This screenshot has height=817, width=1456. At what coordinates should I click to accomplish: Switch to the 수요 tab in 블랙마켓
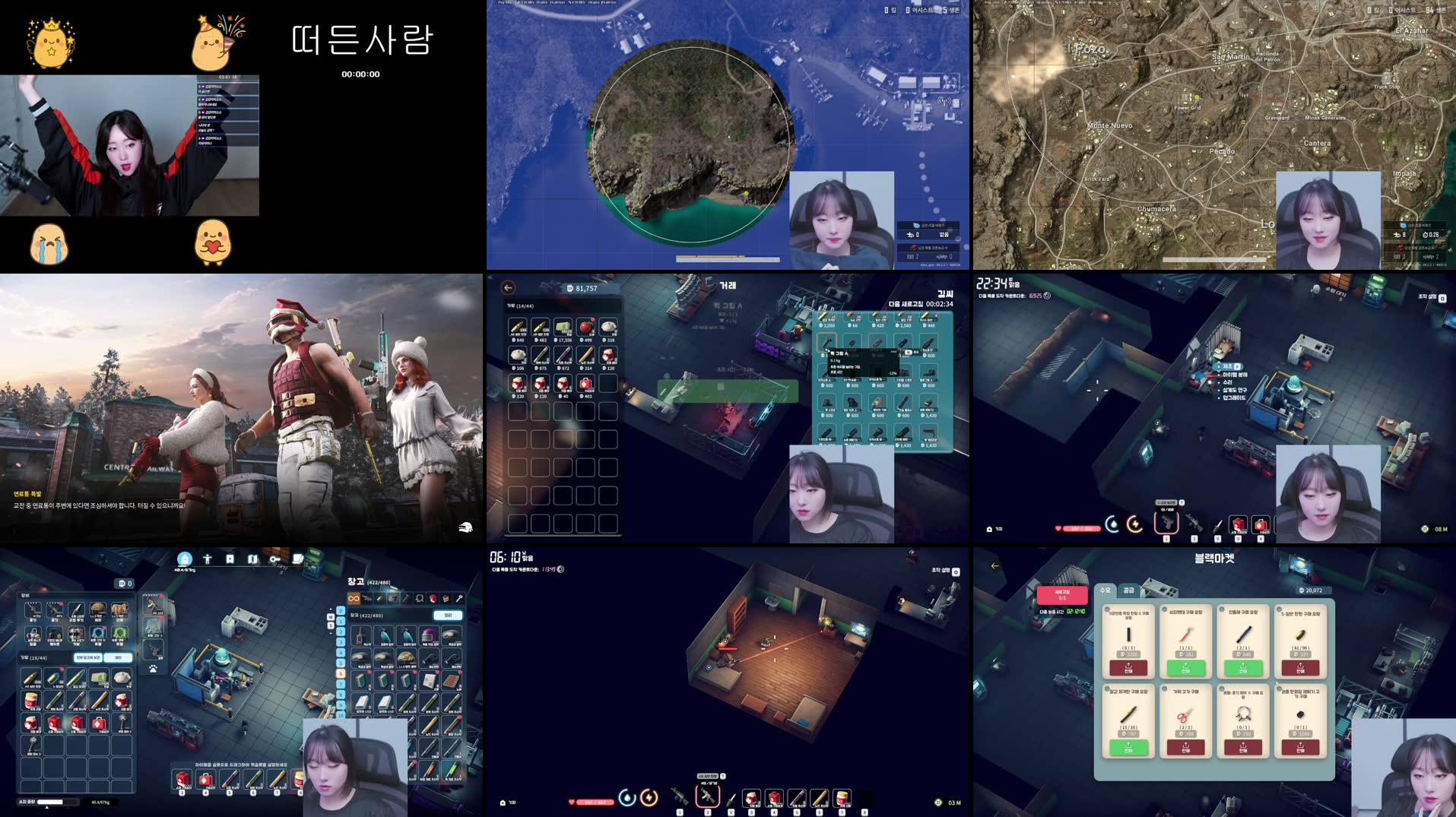tap(1105, 591)
